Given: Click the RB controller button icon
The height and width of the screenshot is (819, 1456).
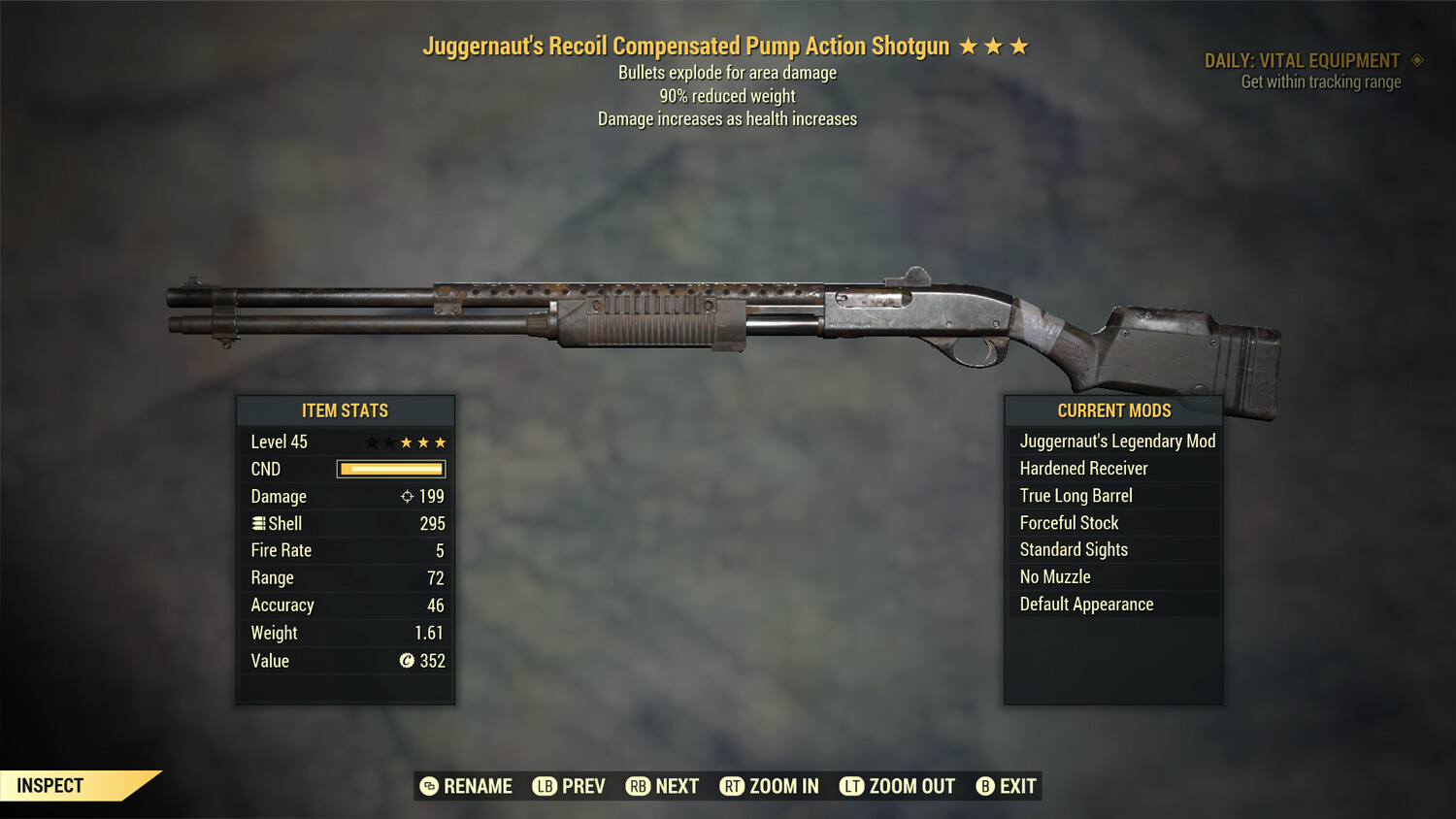Looking at the screenshot, I should [639, 786].
